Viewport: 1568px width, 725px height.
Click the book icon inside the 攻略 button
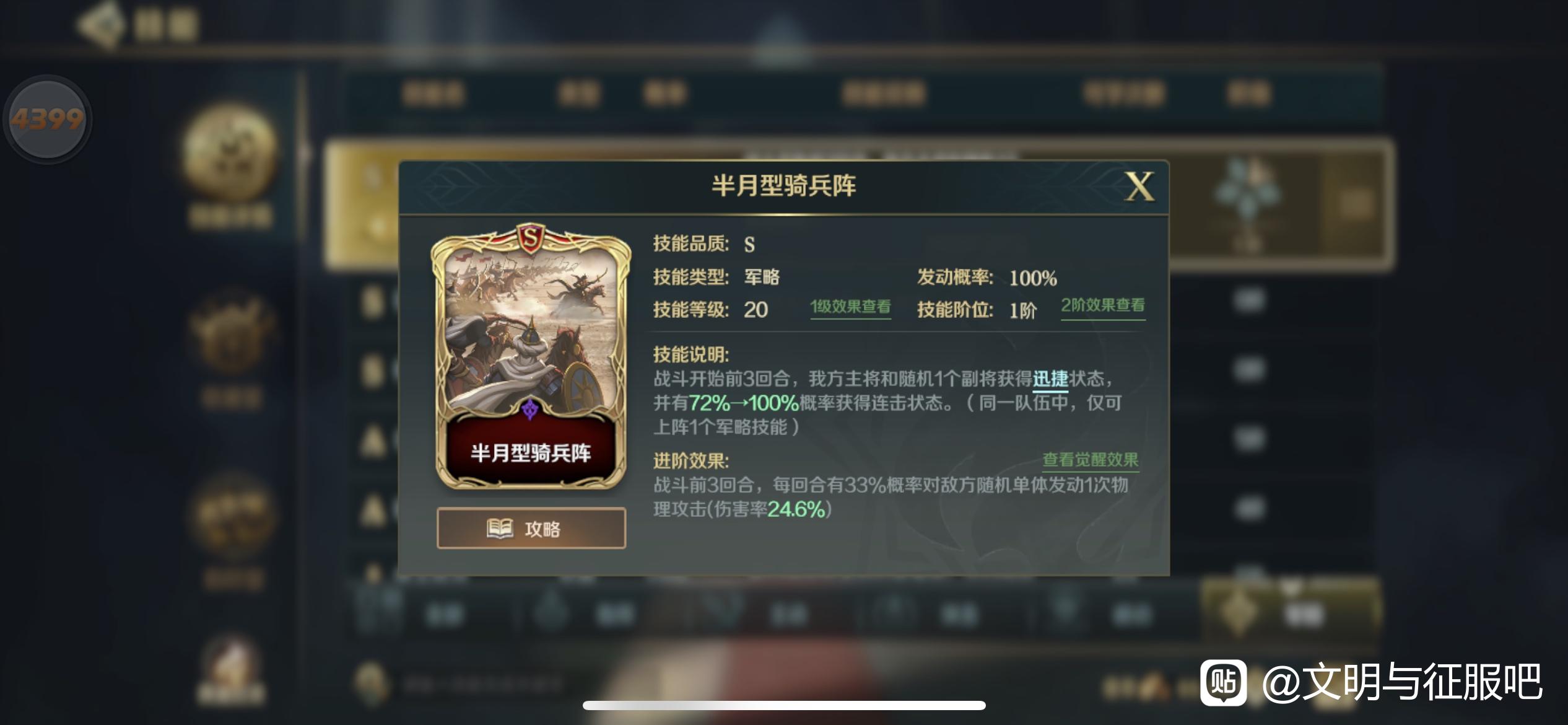coord(502,527)
